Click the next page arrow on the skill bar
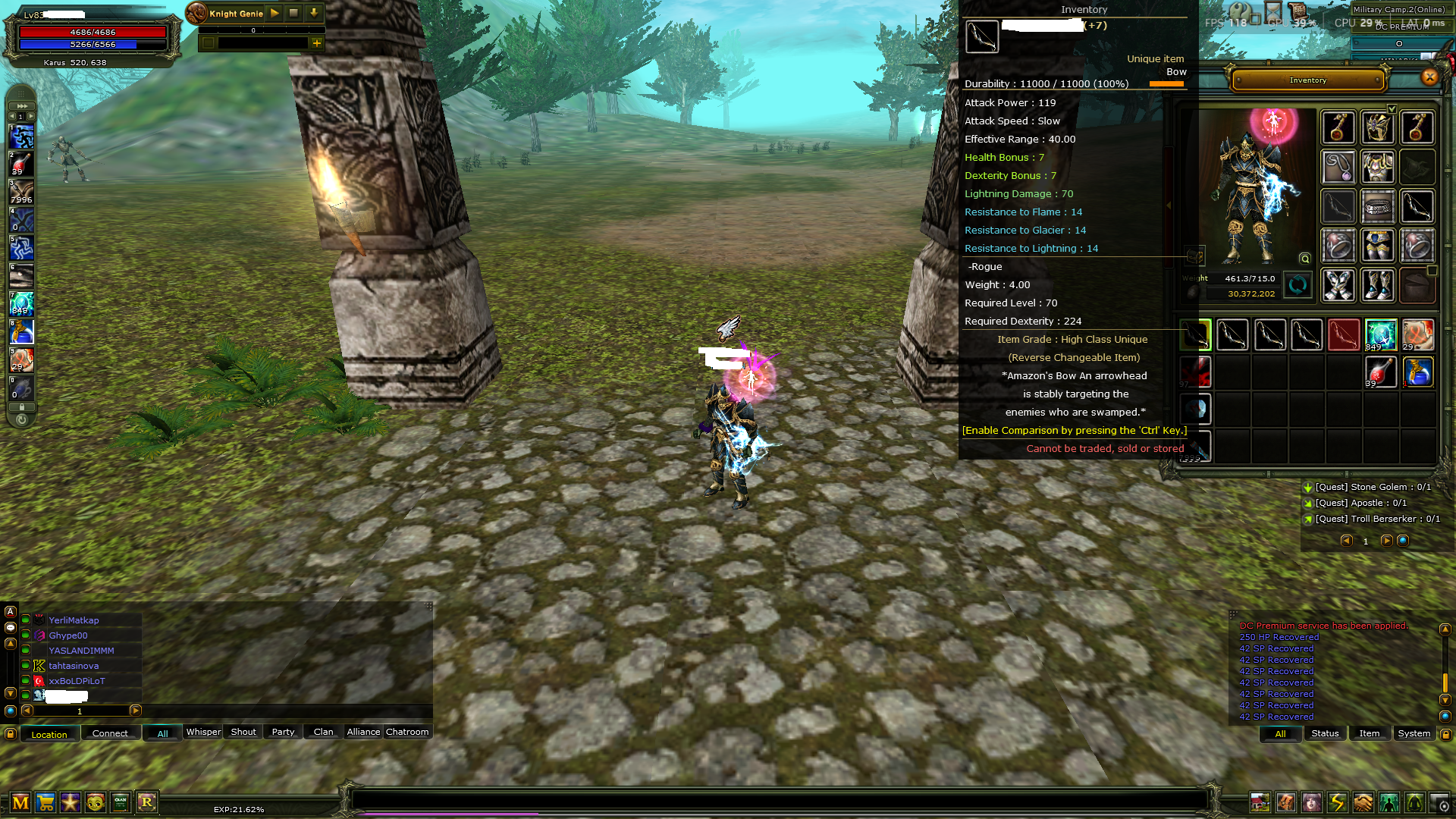Image resolution: width=1456 pixels, height=819 pixels. click(30, 115)
